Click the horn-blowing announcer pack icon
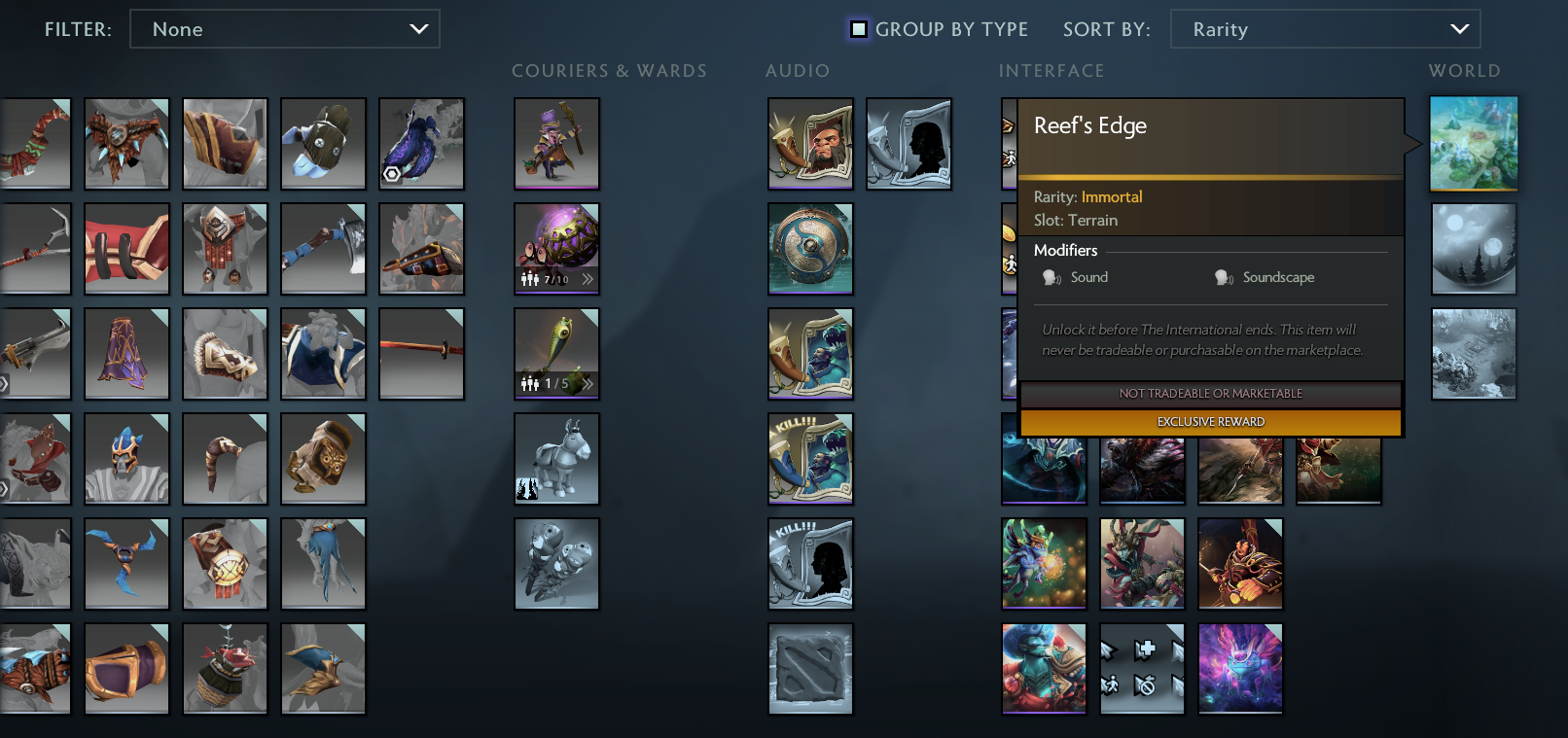This screenshot has height=738, width=1568. tap(810, 143)
